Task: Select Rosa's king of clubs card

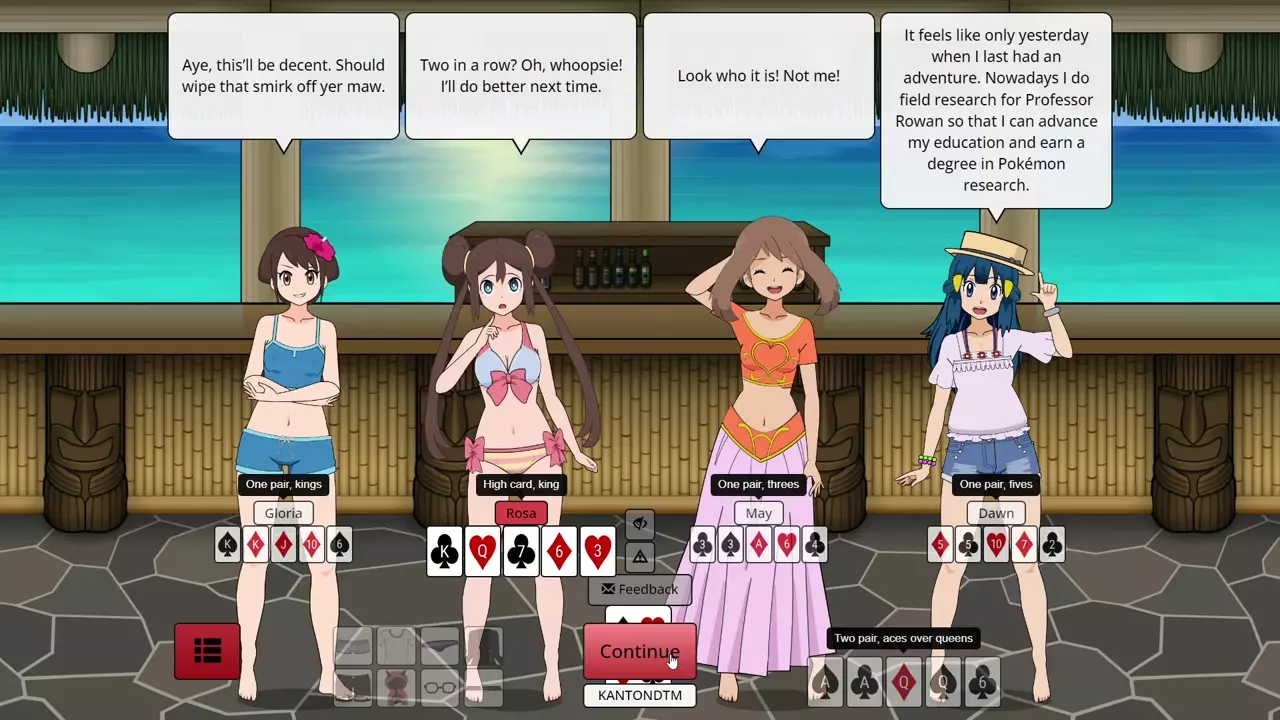Action: click(445, 551)
